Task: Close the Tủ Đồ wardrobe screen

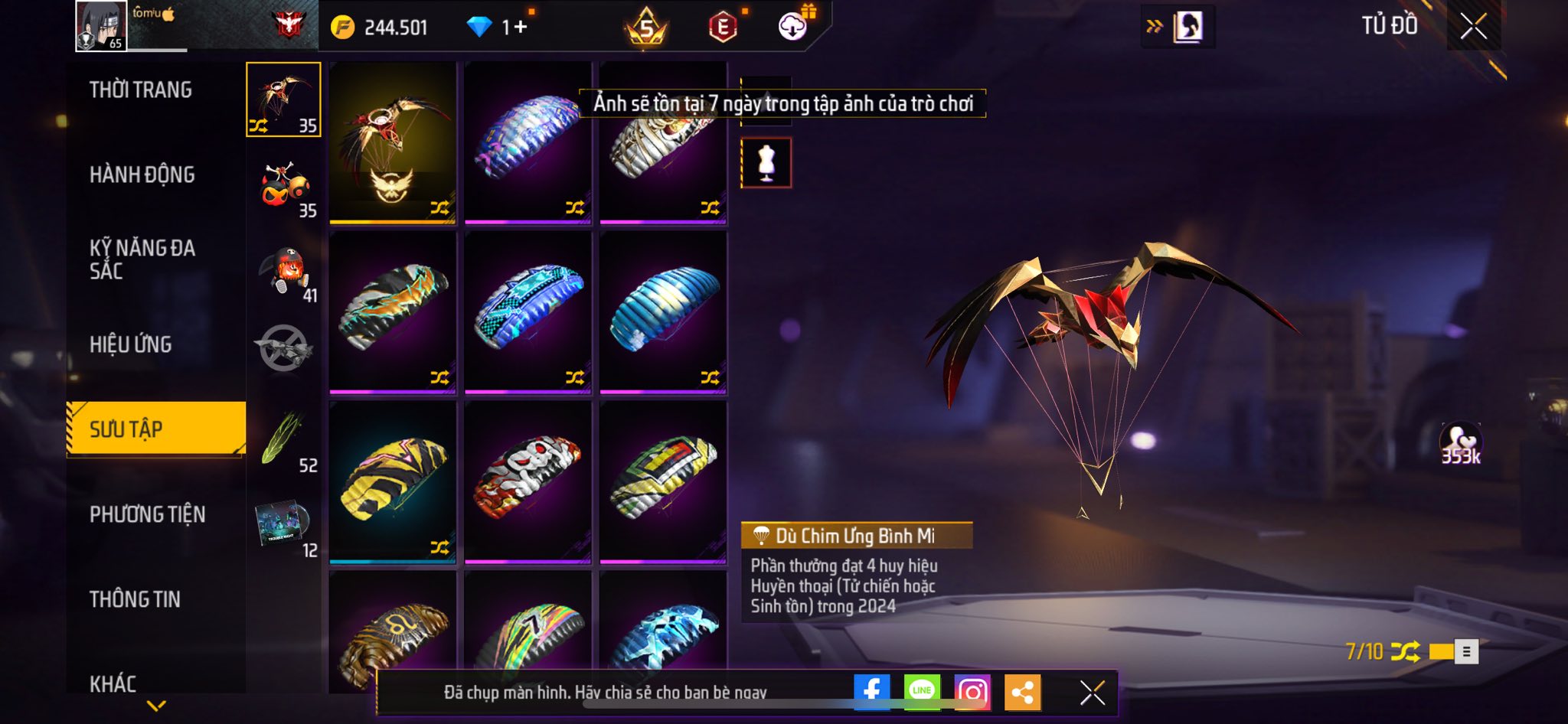Action: click(x=1473, y=27)
